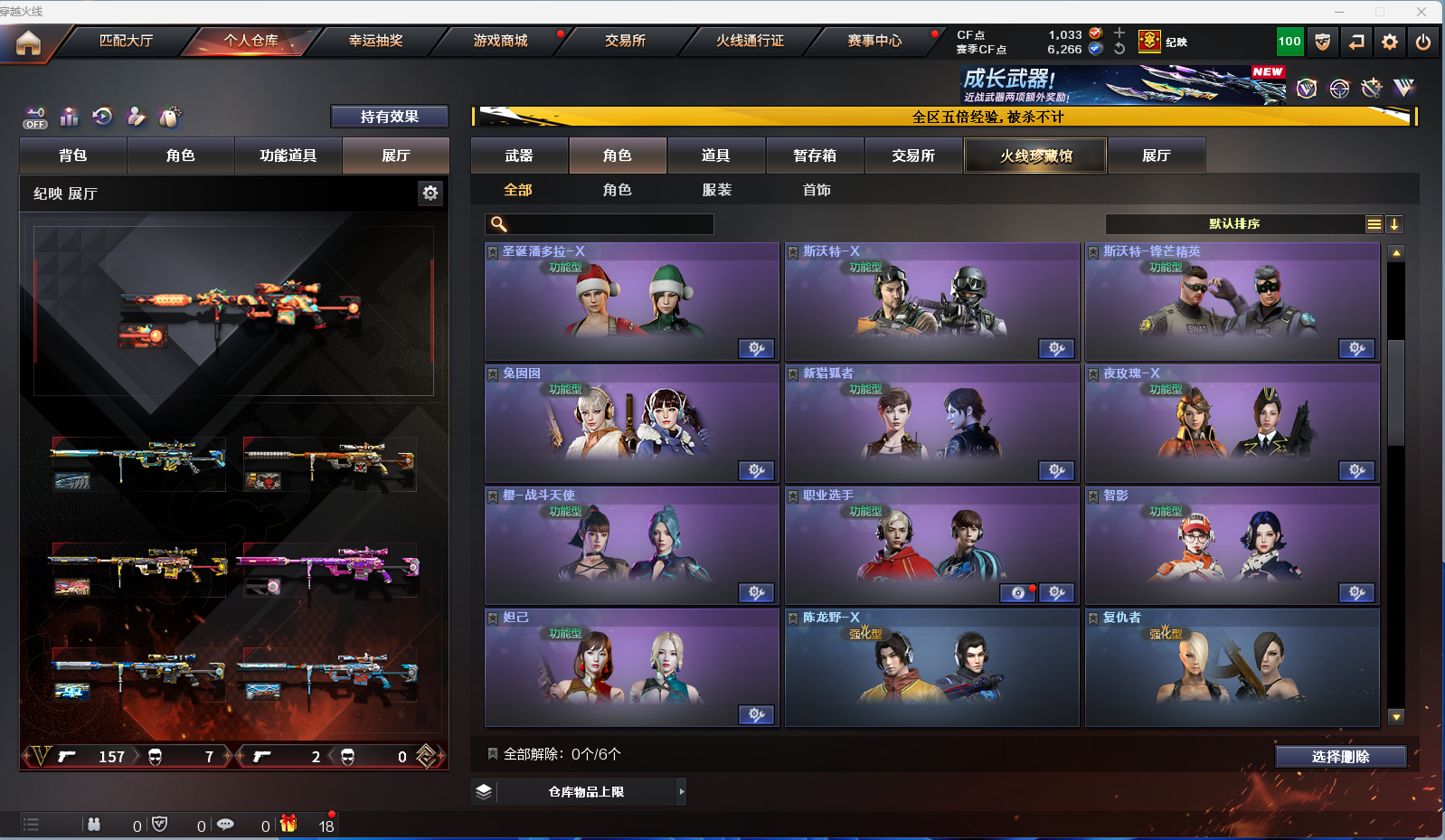
Task: Switch to the 功能道具 tab
Action: tap(288, 156)
